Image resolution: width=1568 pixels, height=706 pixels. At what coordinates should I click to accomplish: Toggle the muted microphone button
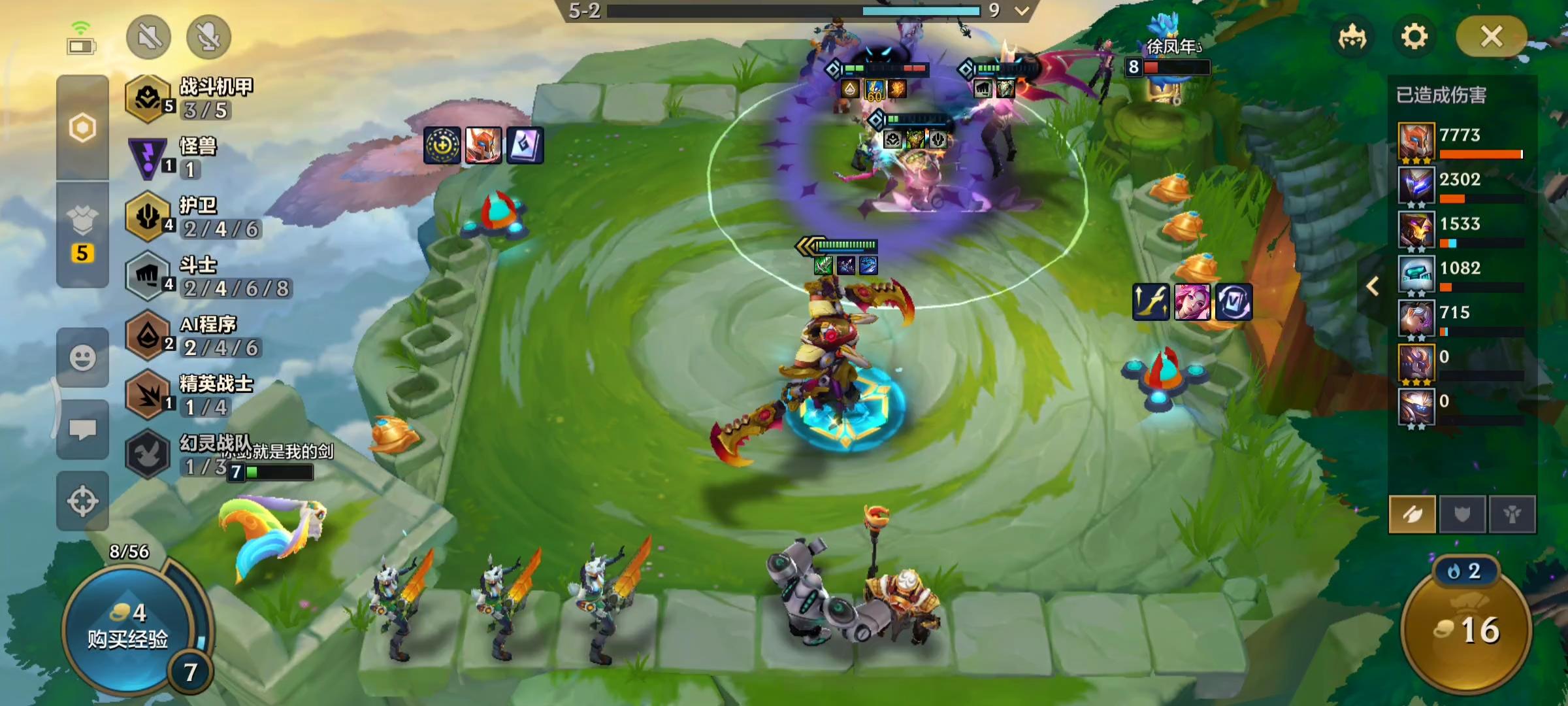coord(208,37)
